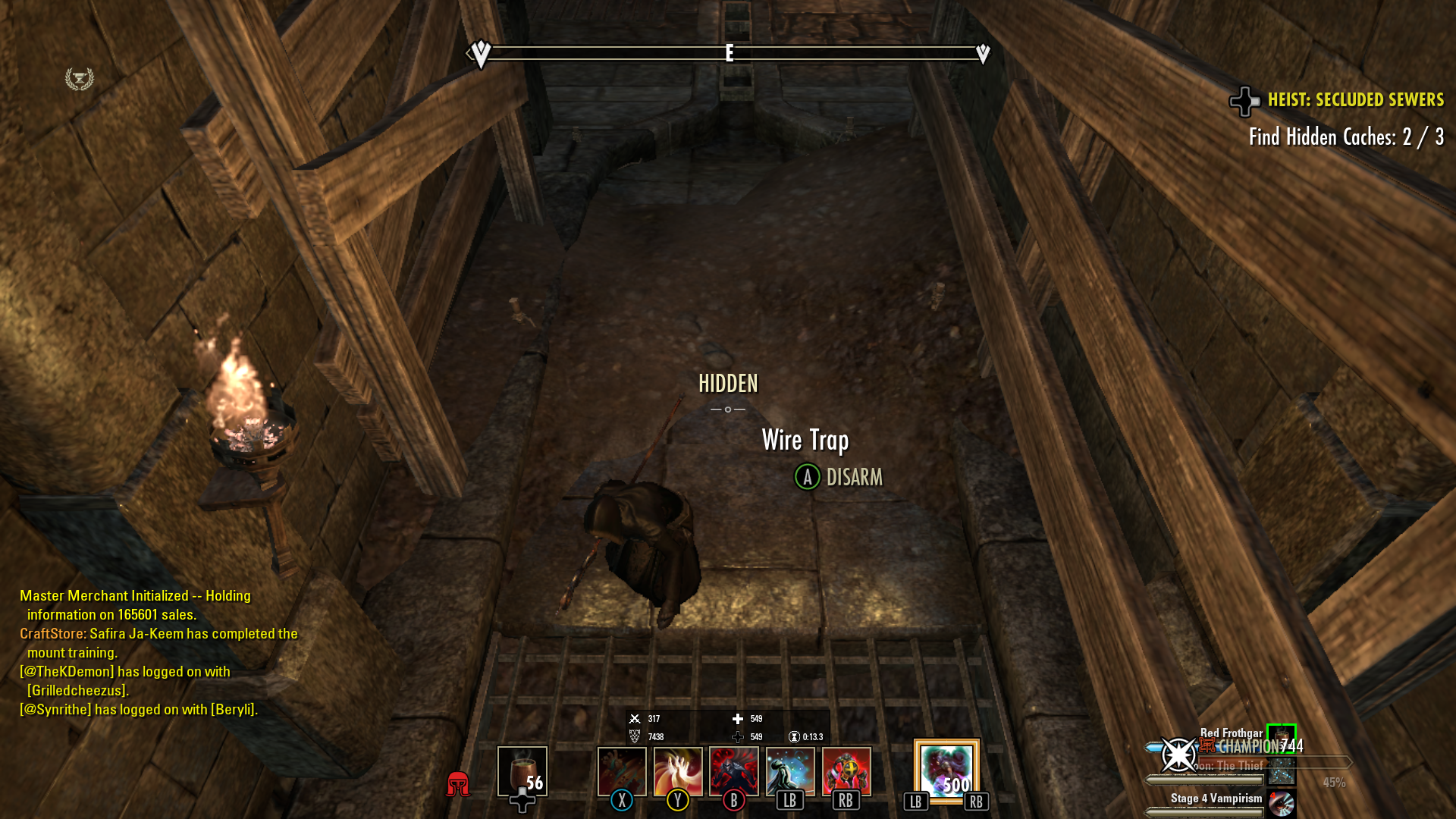Trigger the B slot shadow ability

(734, 772)
